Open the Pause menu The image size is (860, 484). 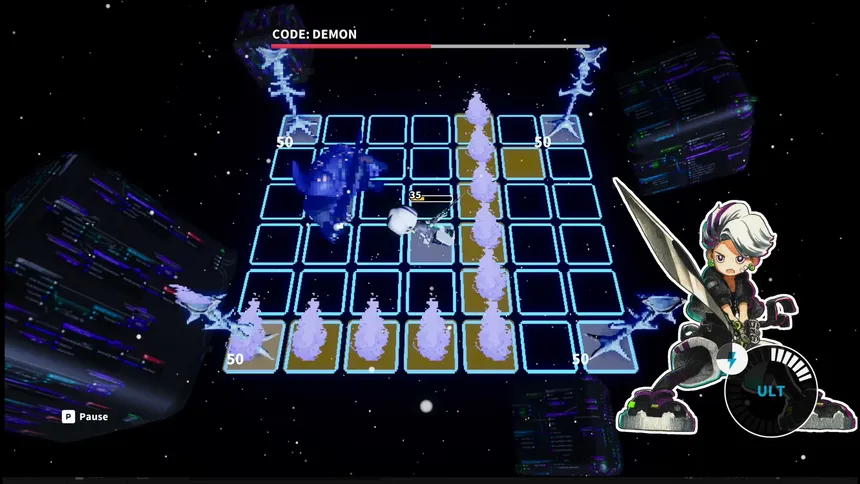[85, 417]
